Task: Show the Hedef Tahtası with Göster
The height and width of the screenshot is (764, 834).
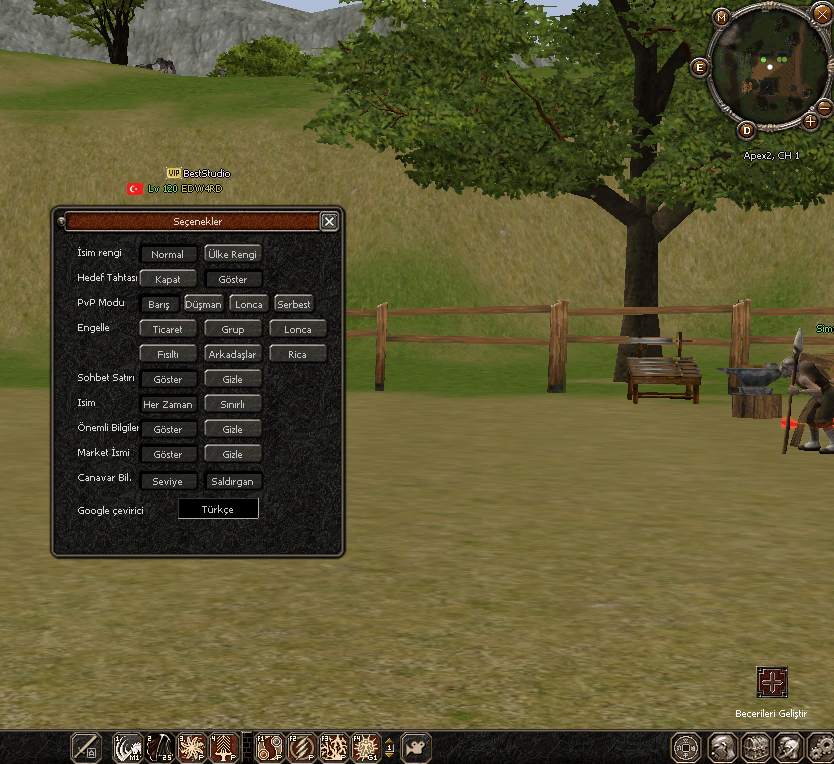Action: 233,279
